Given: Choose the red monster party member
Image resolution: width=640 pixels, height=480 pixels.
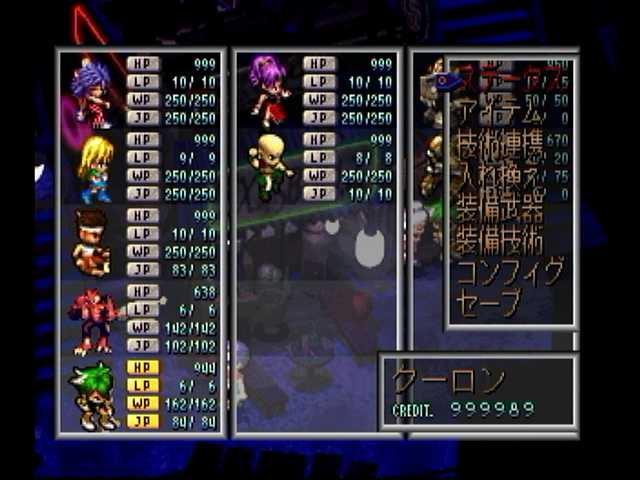Looking at the screenshot, I should pos(91,318).
